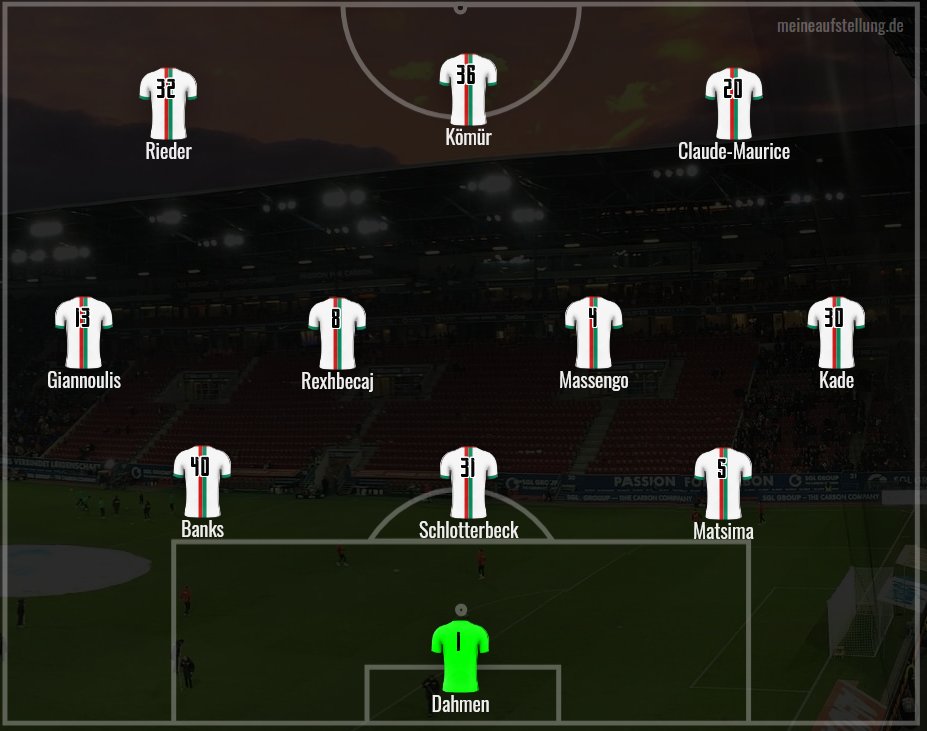The height and width of the screenshot is (731, 927).
Task: Select Rieder's number 32 shirt
Action: coord(168,103)
